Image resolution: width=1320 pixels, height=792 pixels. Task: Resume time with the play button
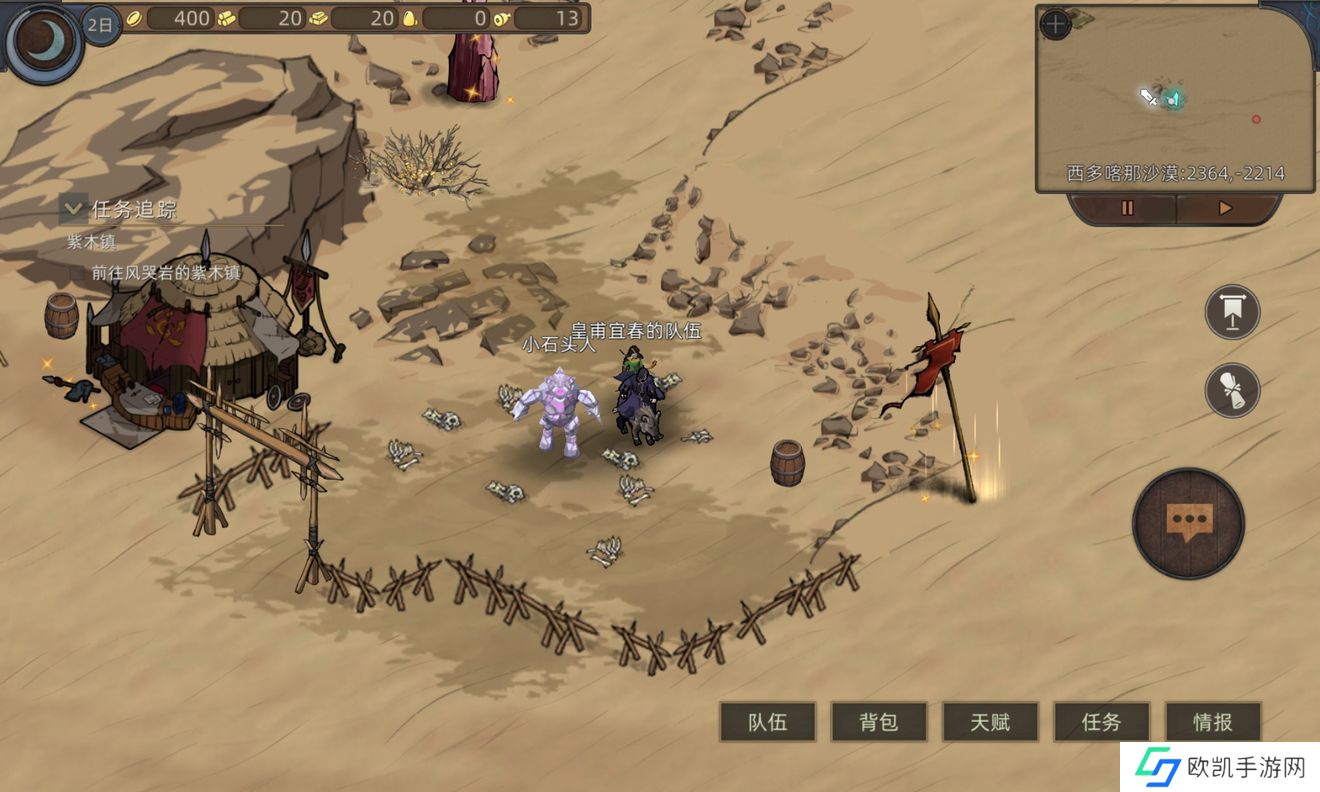click(1225, 208)
